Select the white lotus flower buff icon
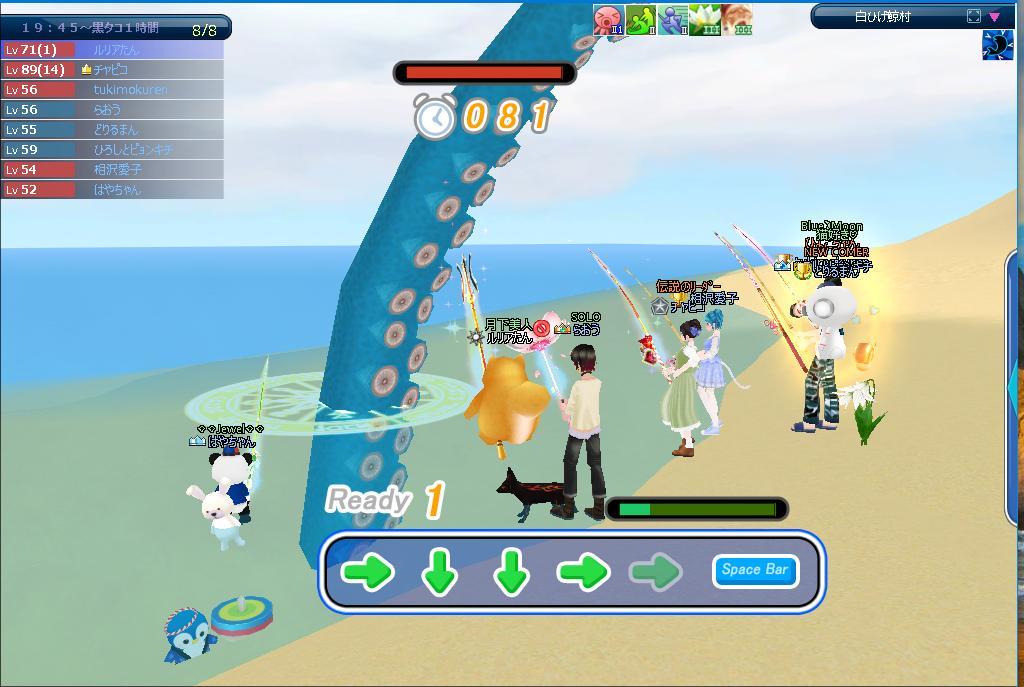This screenshot has width=1024, height=687. (705, 21)
